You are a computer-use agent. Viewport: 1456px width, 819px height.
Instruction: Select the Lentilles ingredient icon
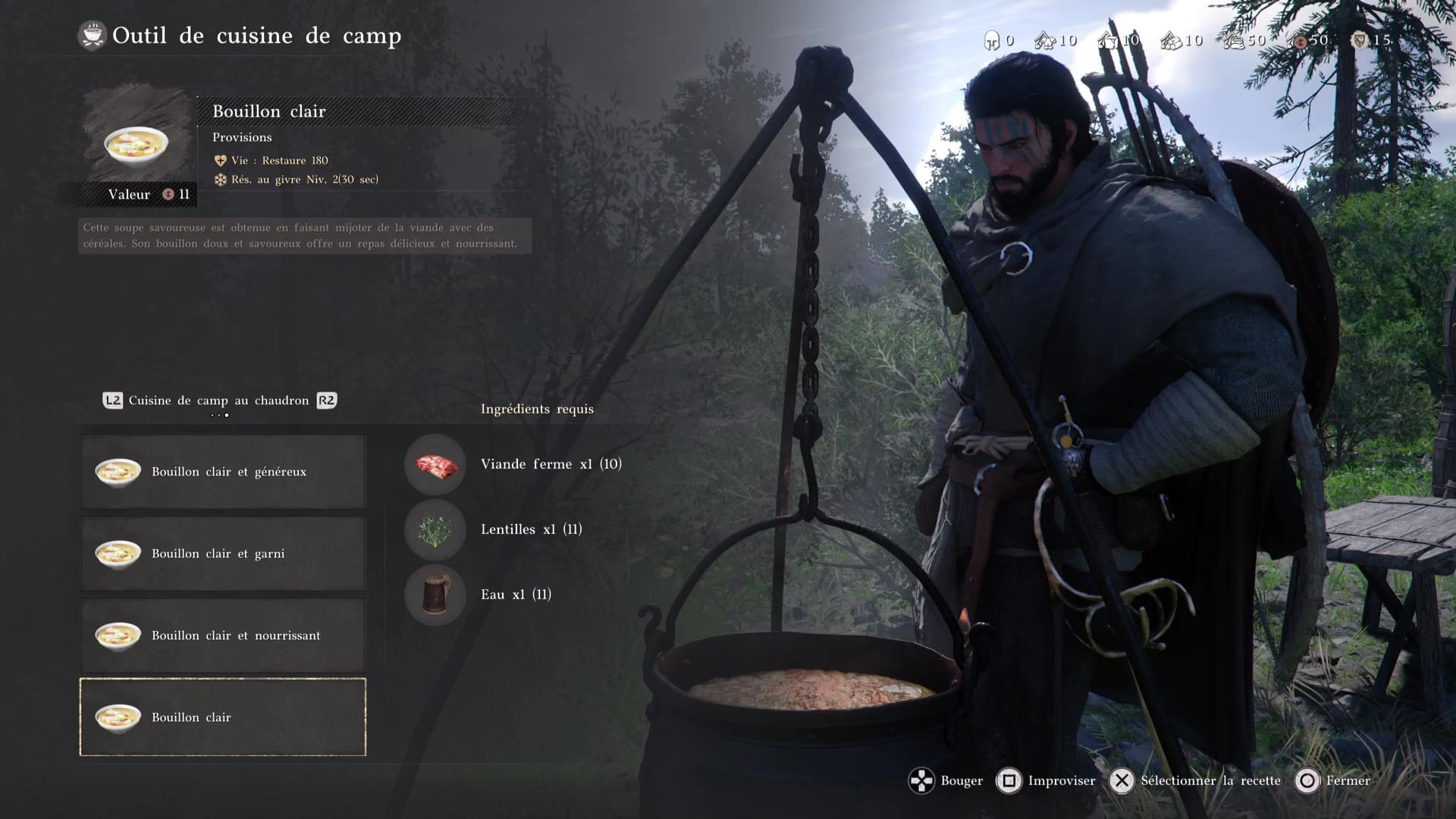click(x=435, y=529)
